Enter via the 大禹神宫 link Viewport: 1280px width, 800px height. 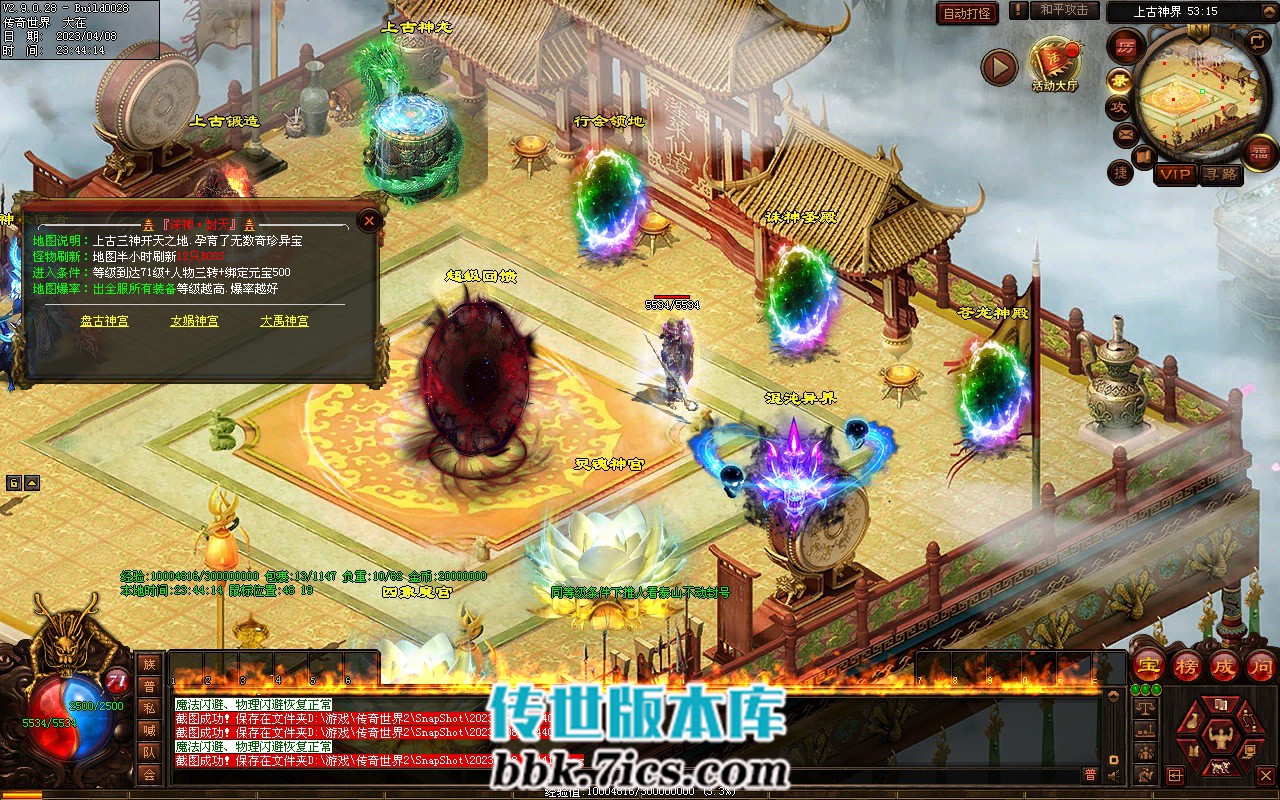point(284,321)
